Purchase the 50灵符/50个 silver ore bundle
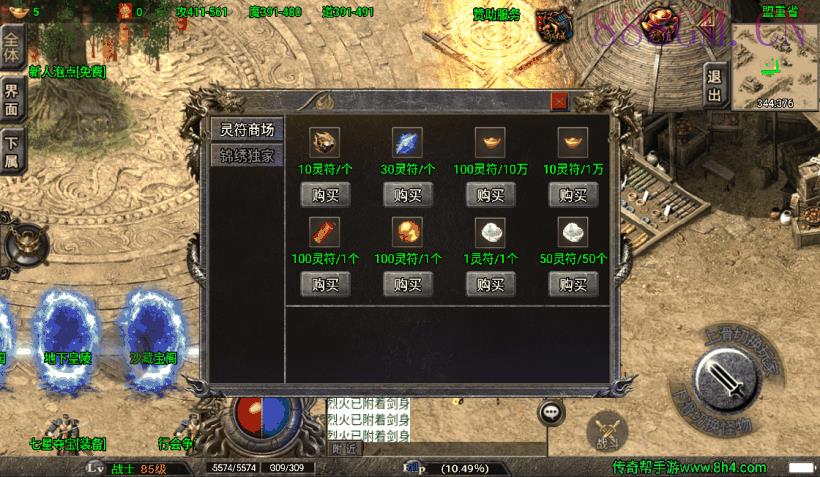This screenshot has width=820, height=477. tap(572, 284)
